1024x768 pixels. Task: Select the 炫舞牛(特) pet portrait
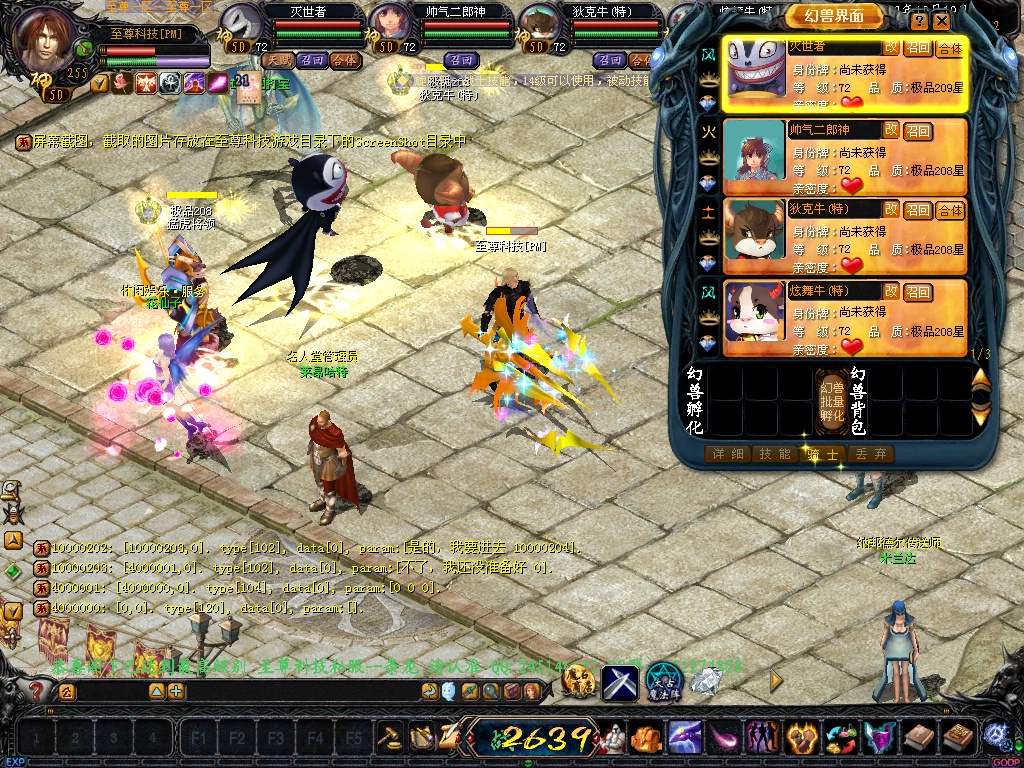click(x=754, y=318)
